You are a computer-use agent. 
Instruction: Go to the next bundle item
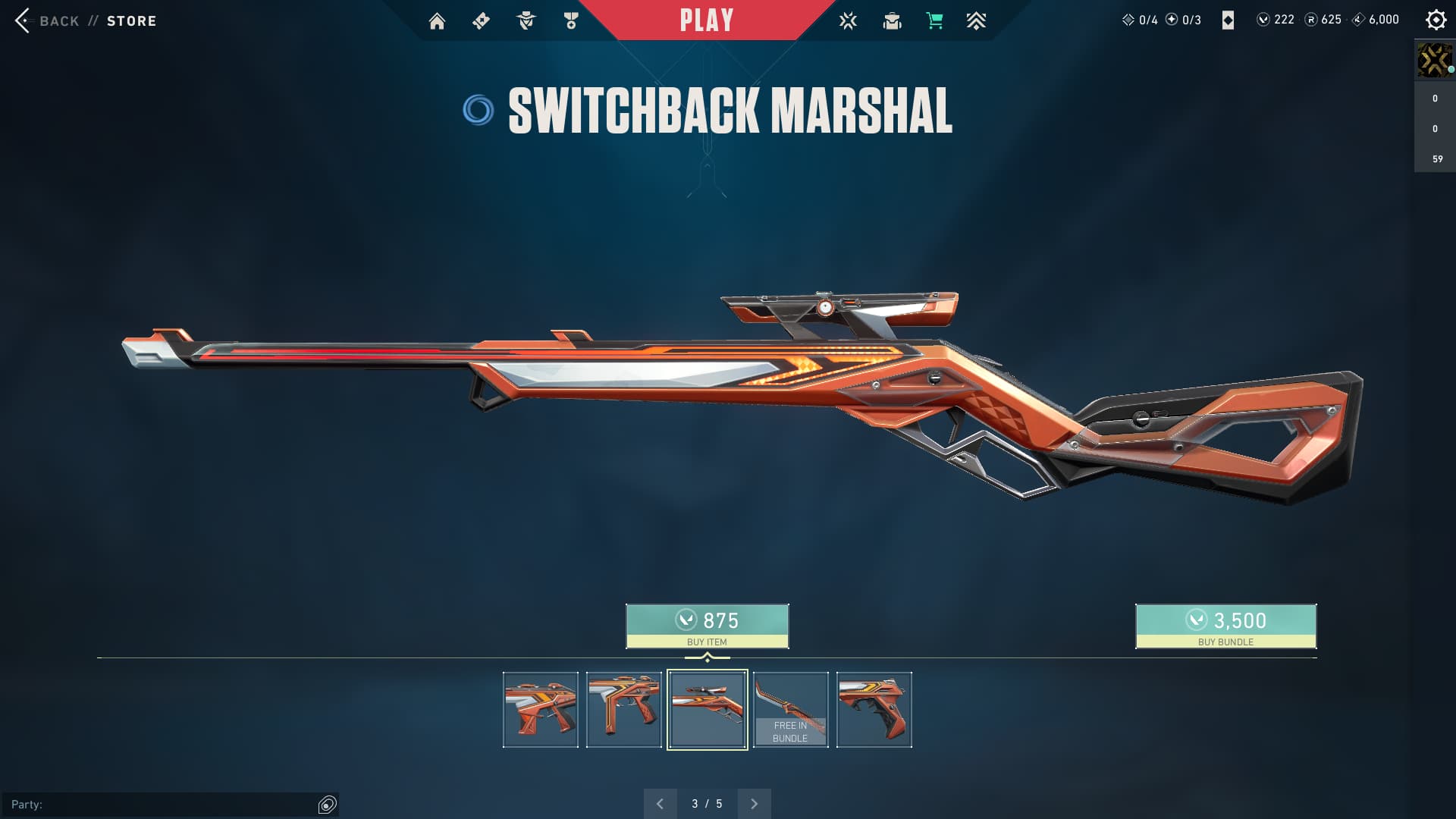(754, 804)
